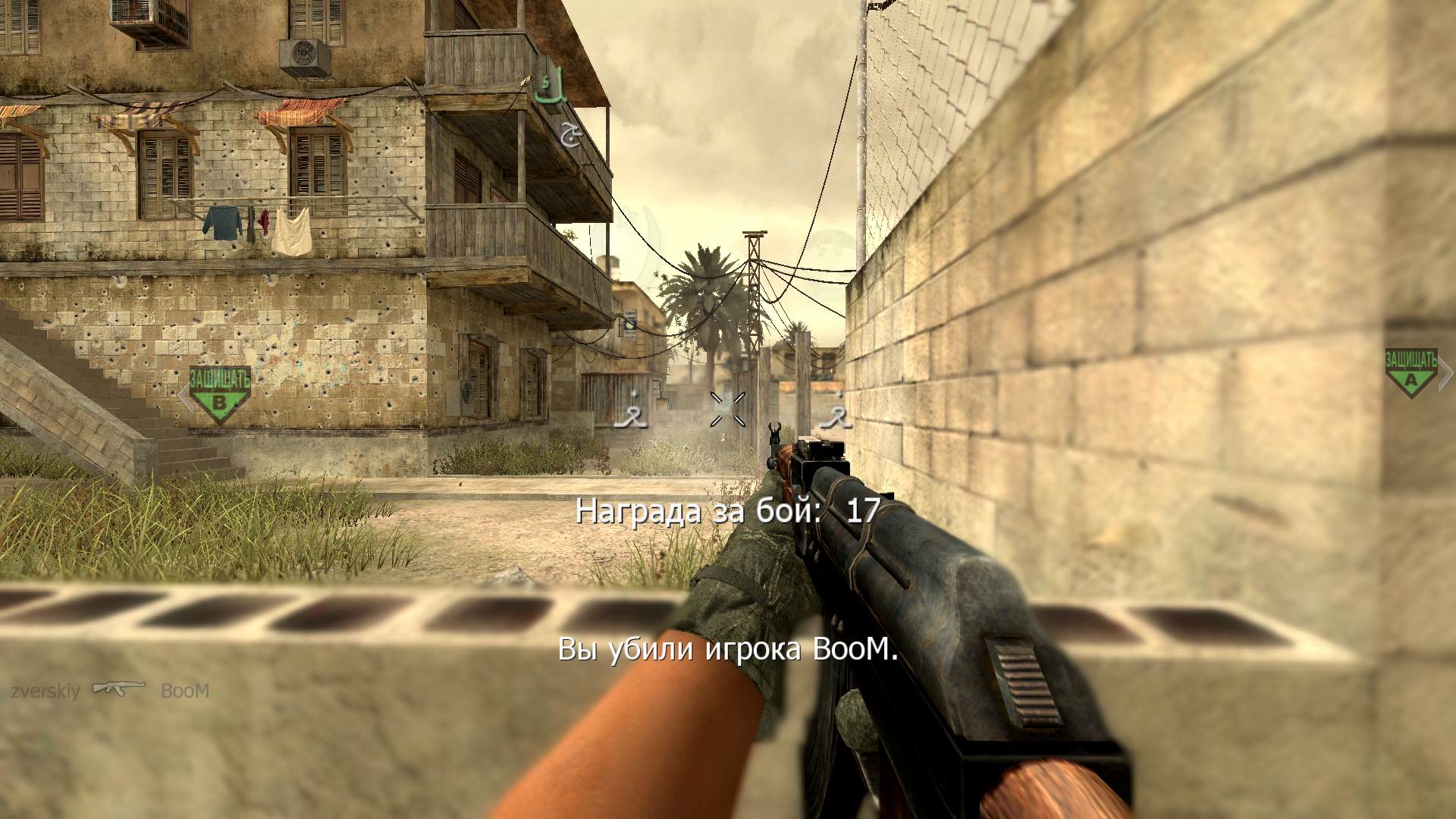Click the Defend B objective marker
The image size is (1456, 819).
[x=219, y=394]
